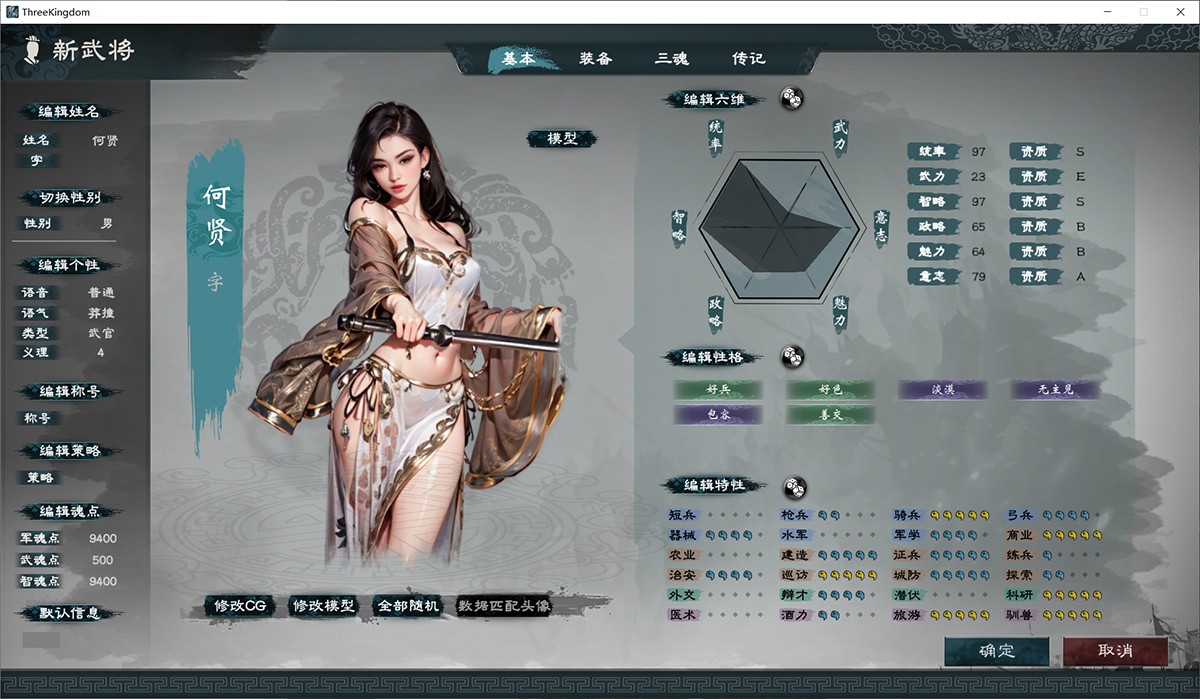Click the 模型 label button

(562, 139)
